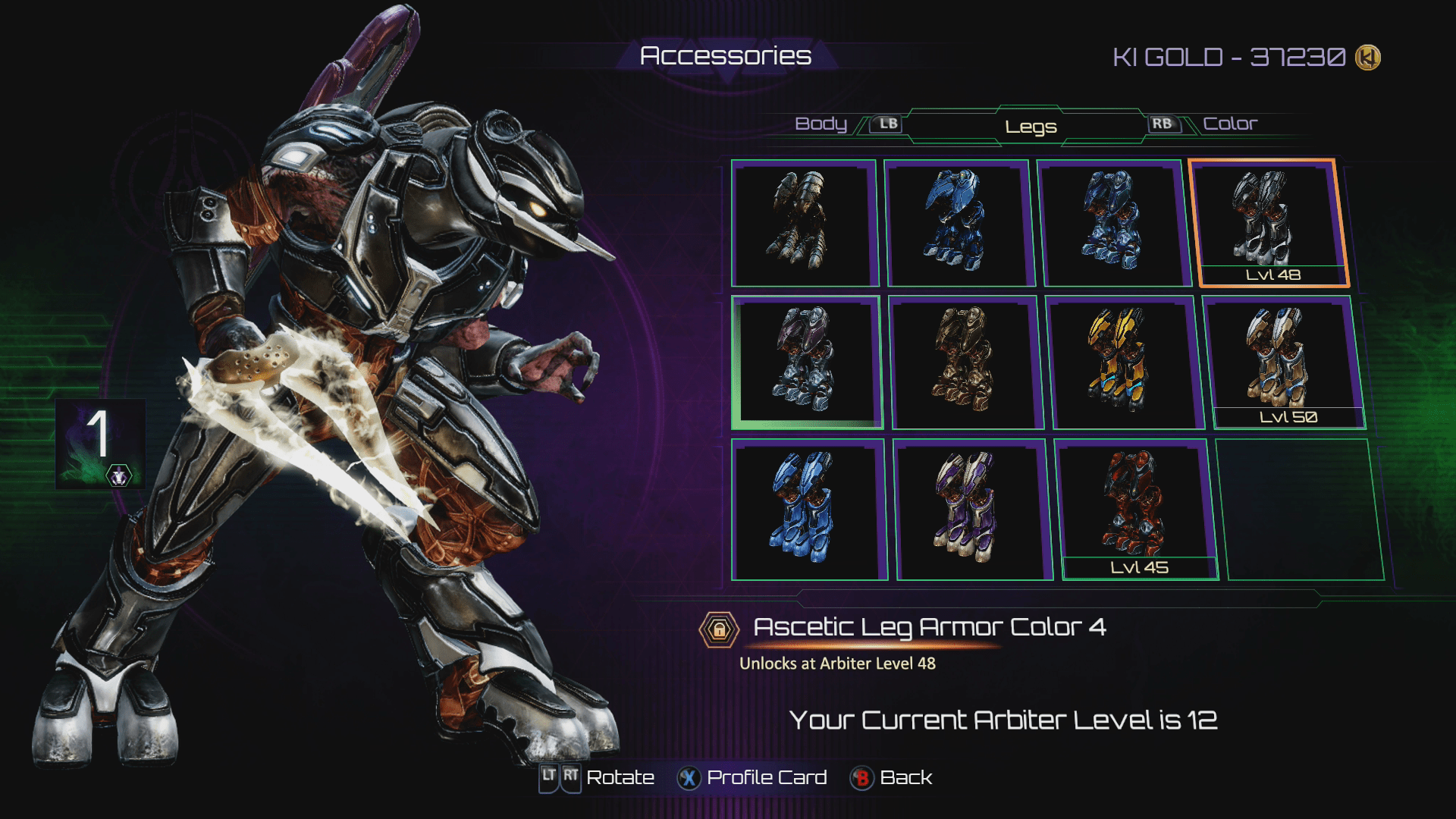
Task: Select the yellow and black leg armor
Action: [1122, 362]
